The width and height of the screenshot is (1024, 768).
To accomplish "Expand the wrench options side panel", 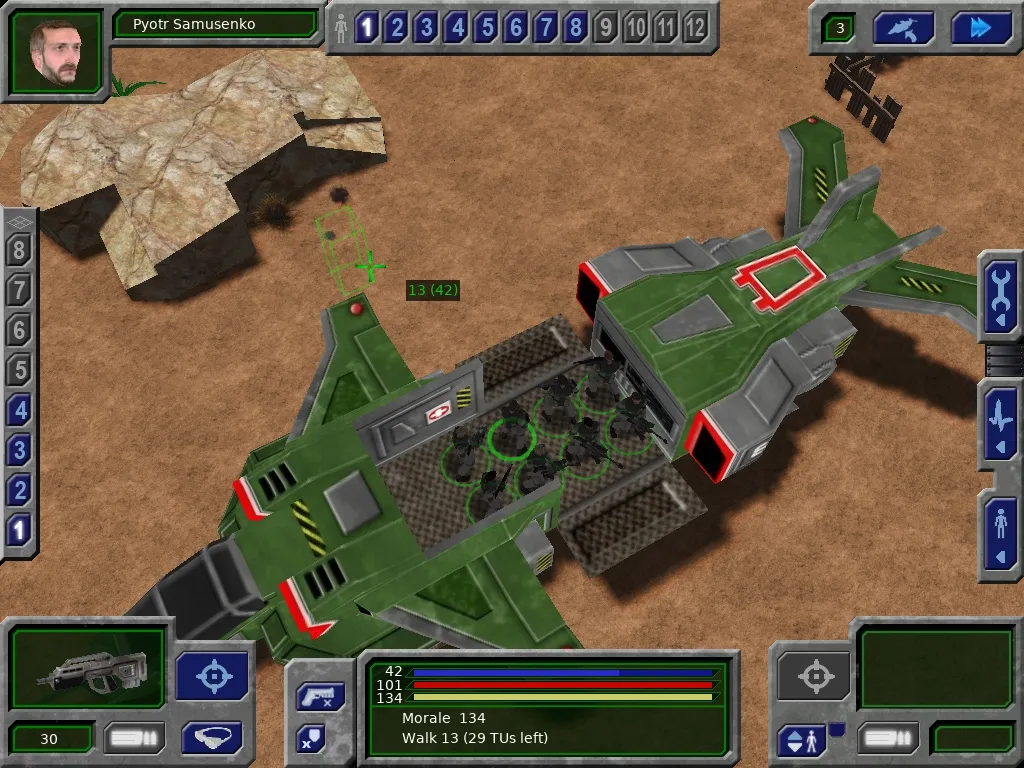I will [x=1000, y=297].
